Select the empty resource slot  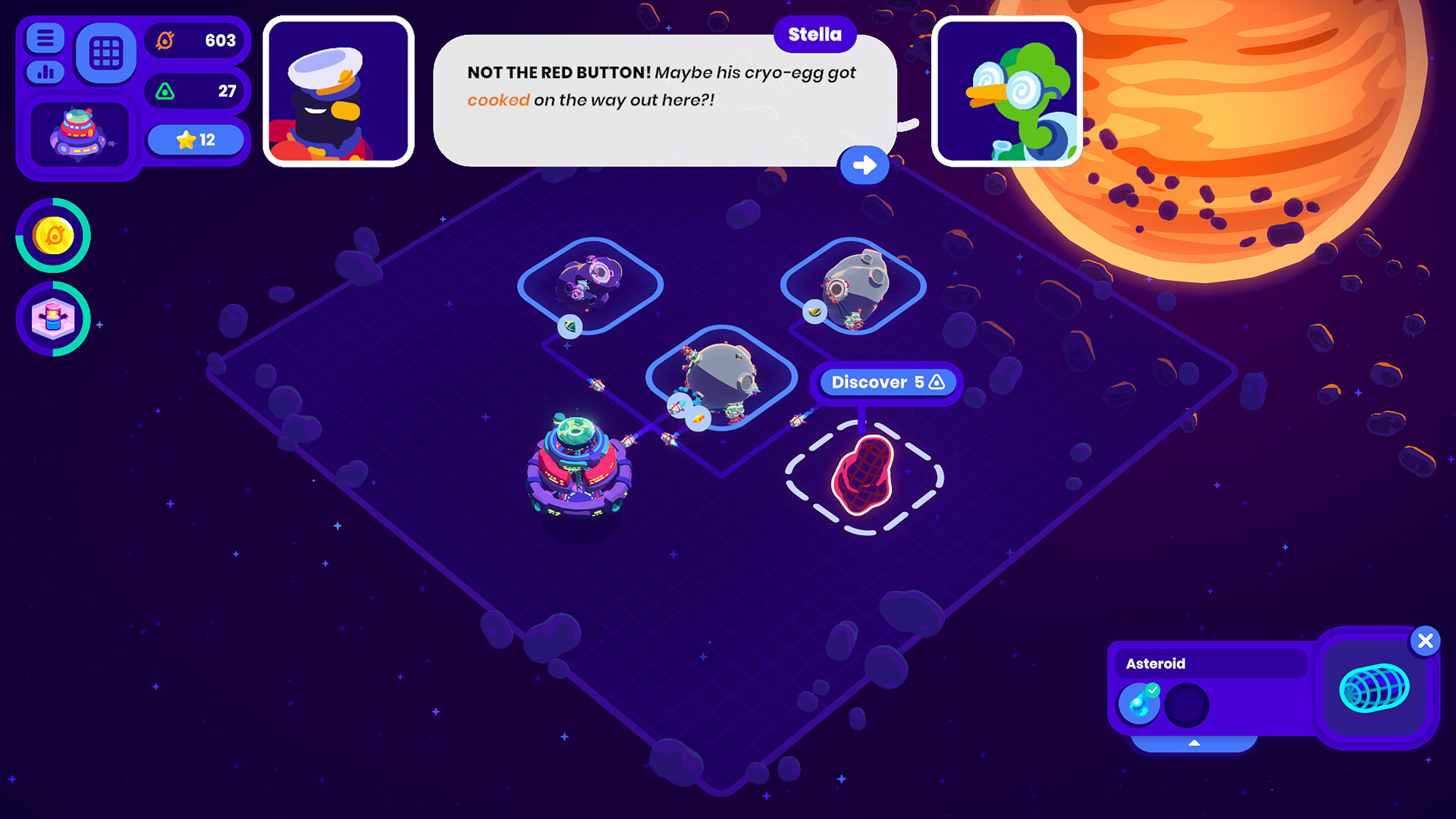1188,704
